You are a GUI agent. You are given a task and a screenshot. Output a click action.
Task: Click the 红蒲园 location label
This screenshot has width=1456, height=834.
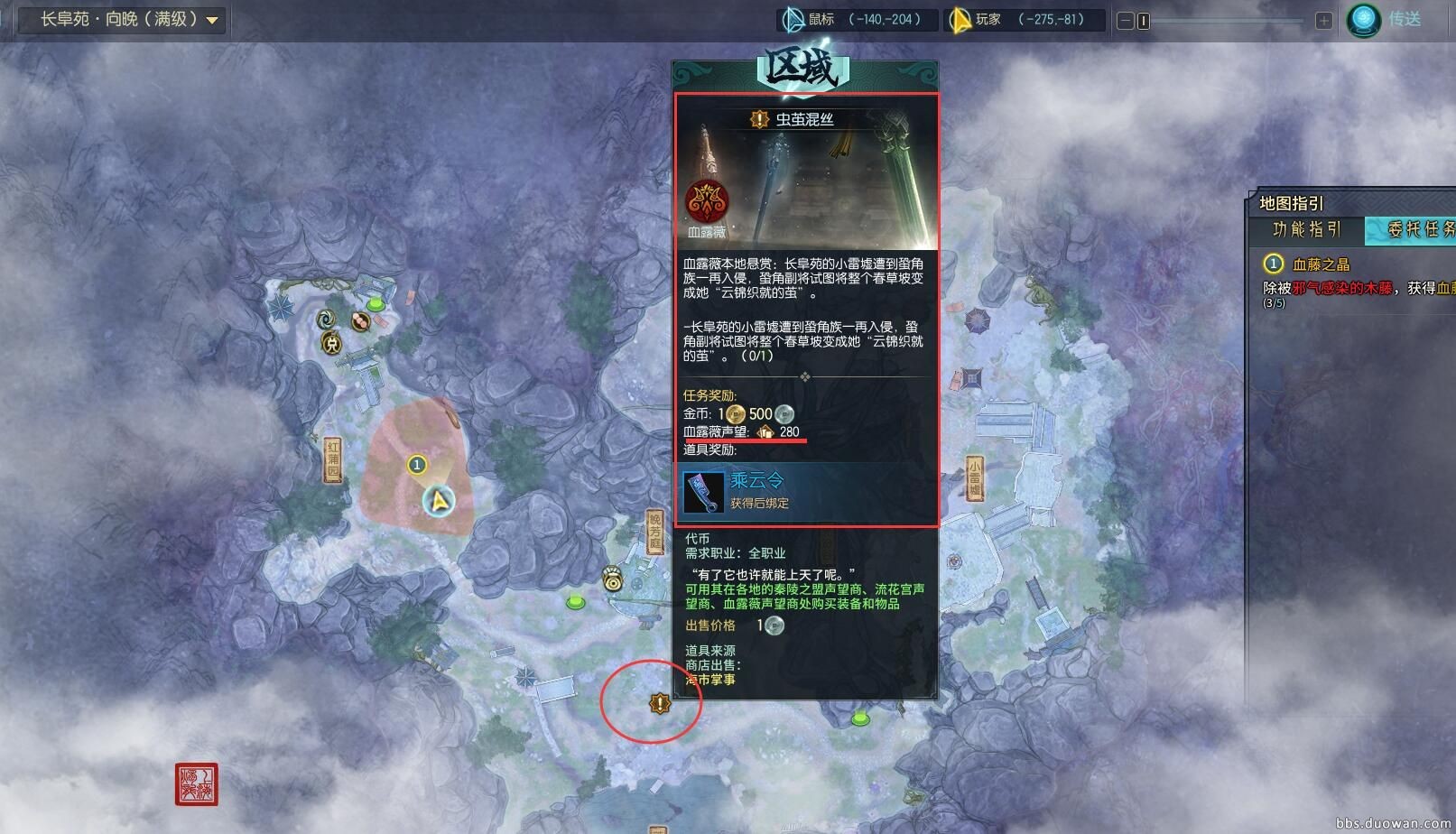[333, 459]
